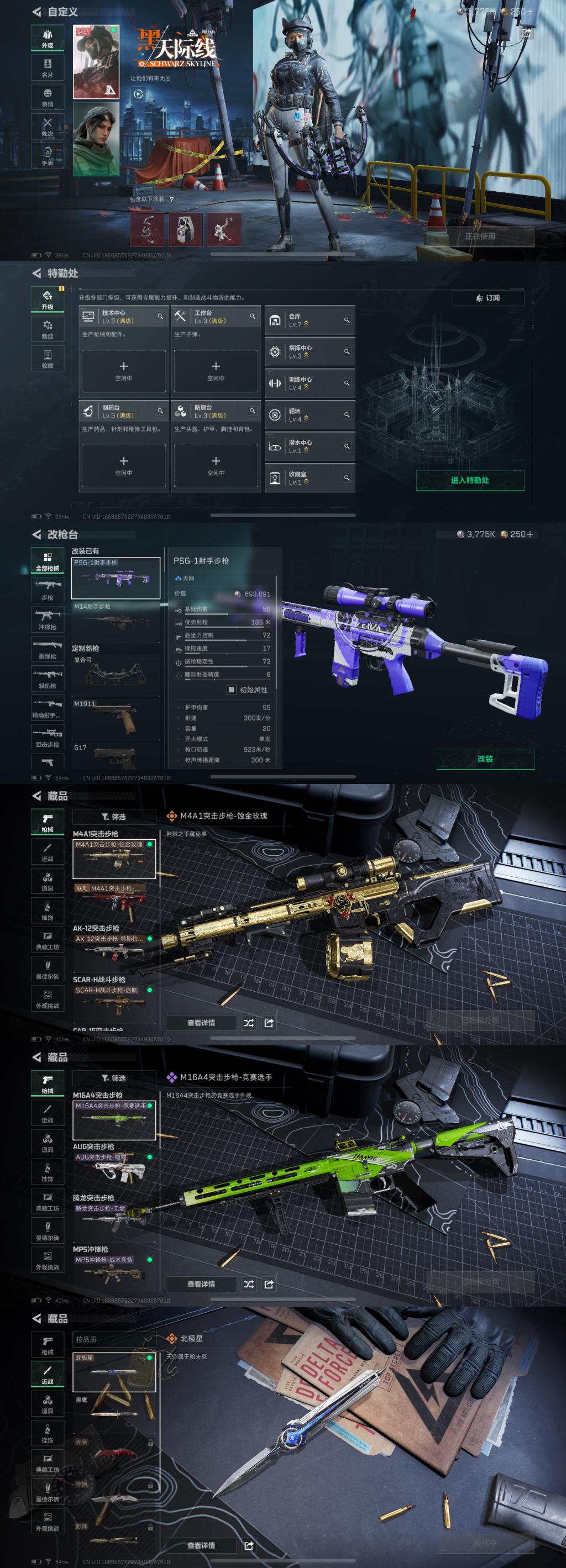The image size is (566, 1568).
Task: Select the 训练中心 department row
Action: click(x=310, y=383)
